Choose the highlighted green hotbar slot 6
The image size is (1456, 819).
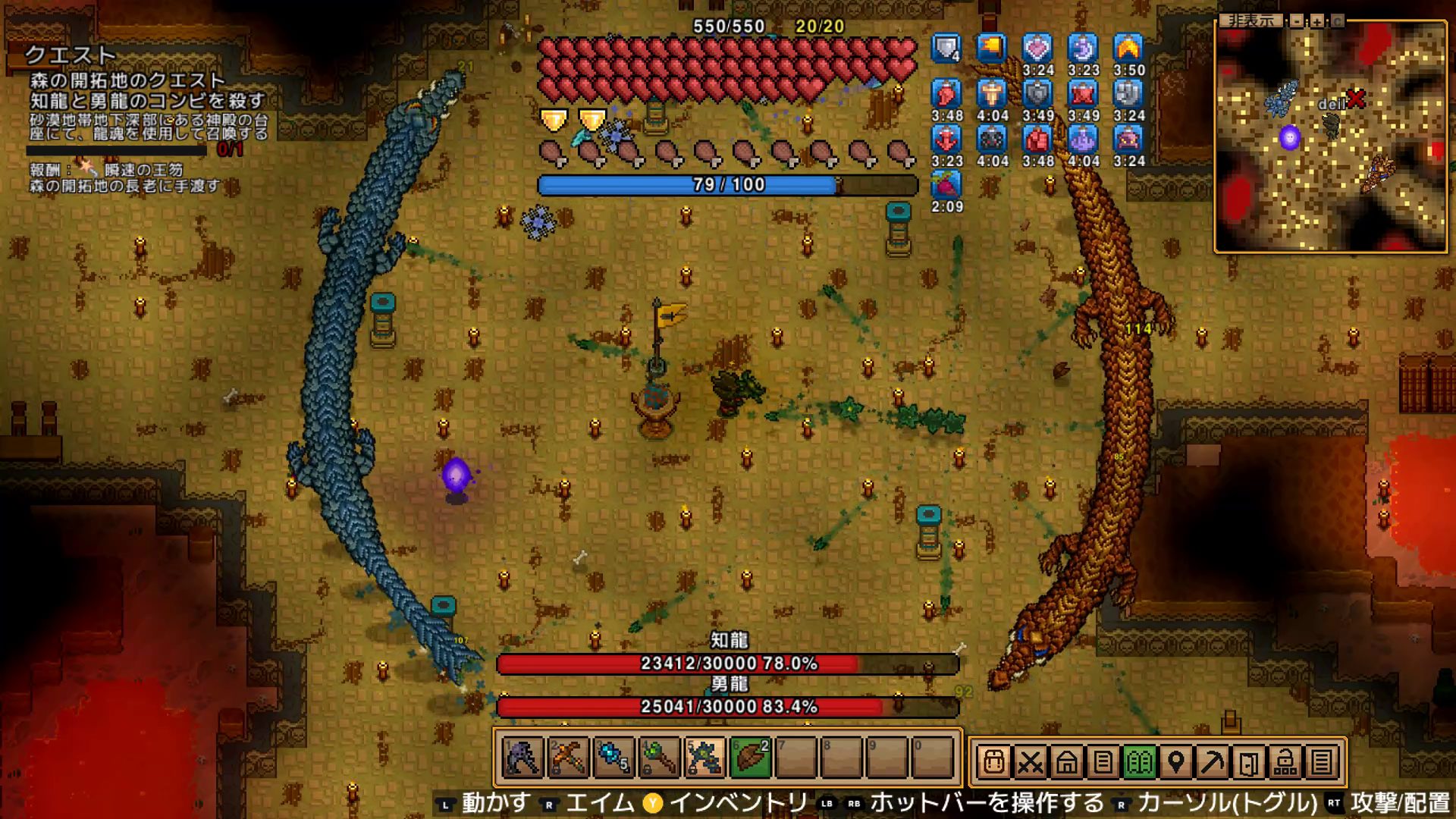point(750,758)
